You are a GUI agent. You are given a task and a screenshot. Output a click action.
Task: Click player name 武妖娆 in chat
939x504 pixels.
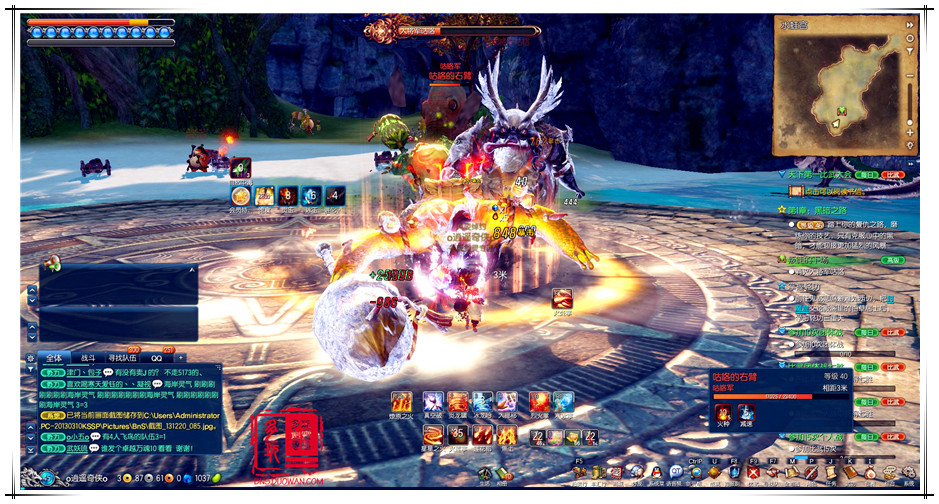pyautogui.click(x=78, y=450)
